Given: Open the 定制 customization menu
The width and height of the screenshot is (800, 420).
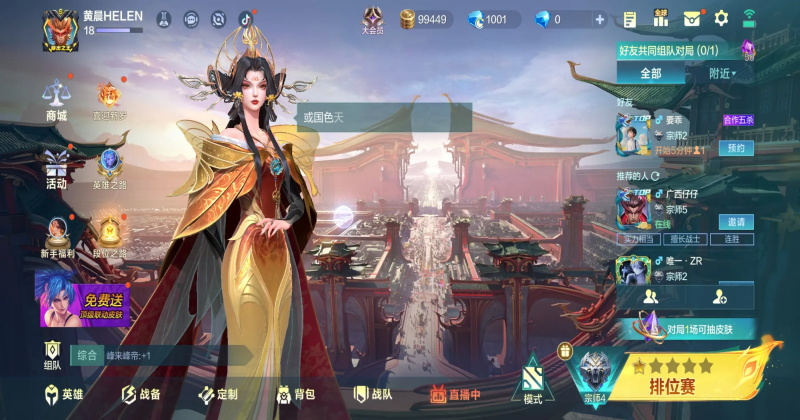Looking at the screenshot, I should point(219,394).
